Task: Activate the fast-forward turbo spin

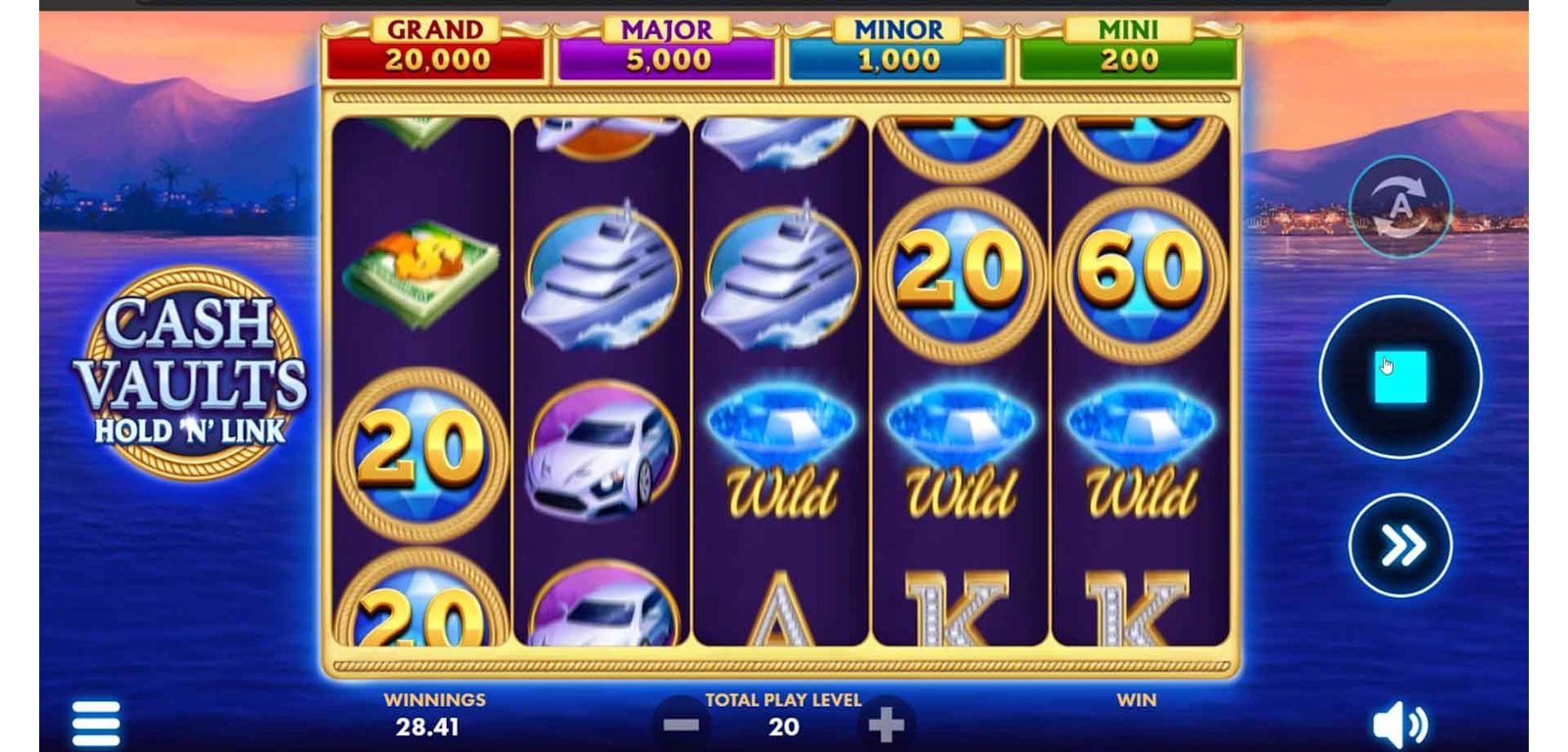Action: (x=1400, y=545)
